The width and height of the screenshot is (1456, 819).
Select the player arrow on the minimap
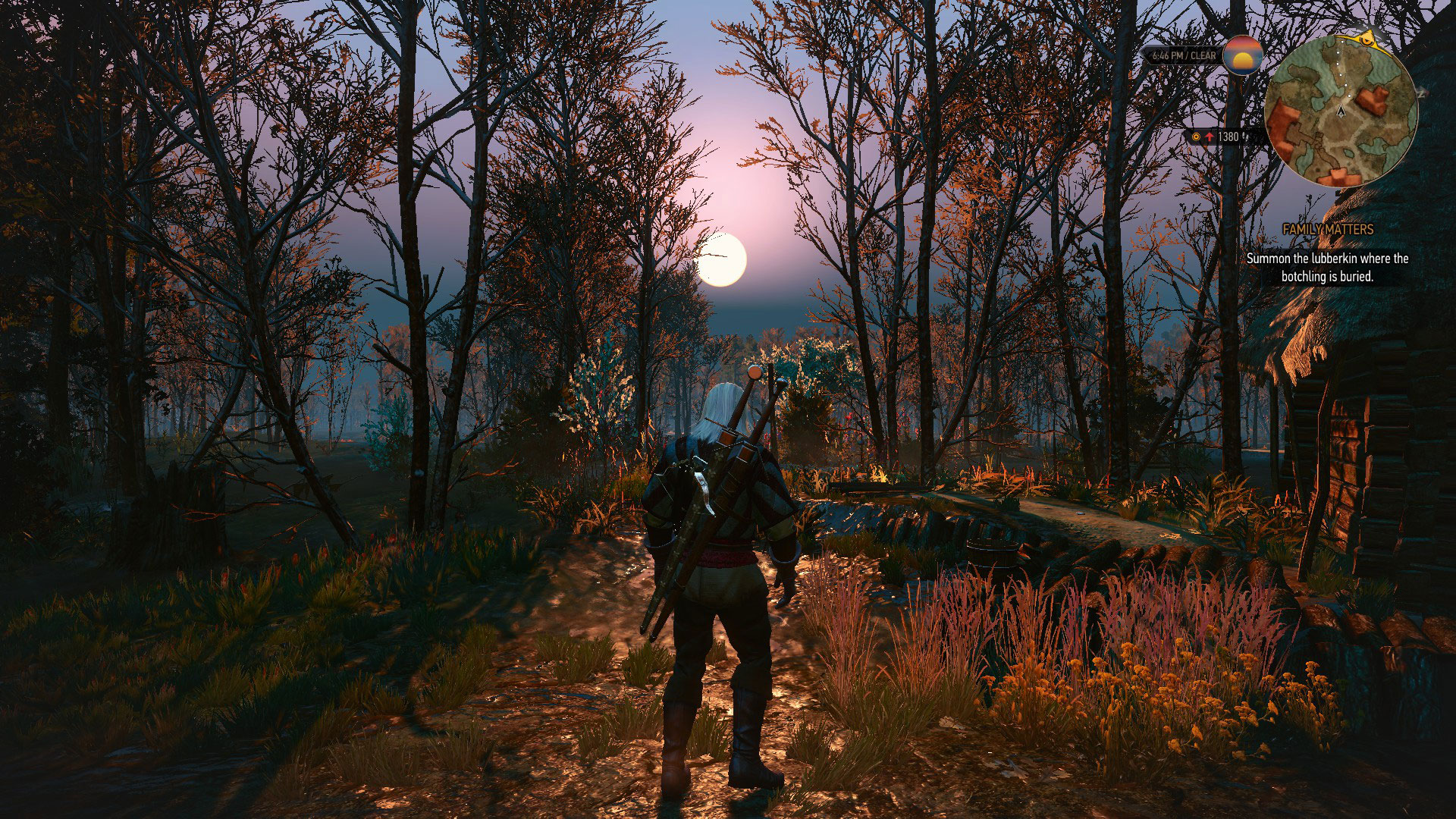(x=1341, y=112)
